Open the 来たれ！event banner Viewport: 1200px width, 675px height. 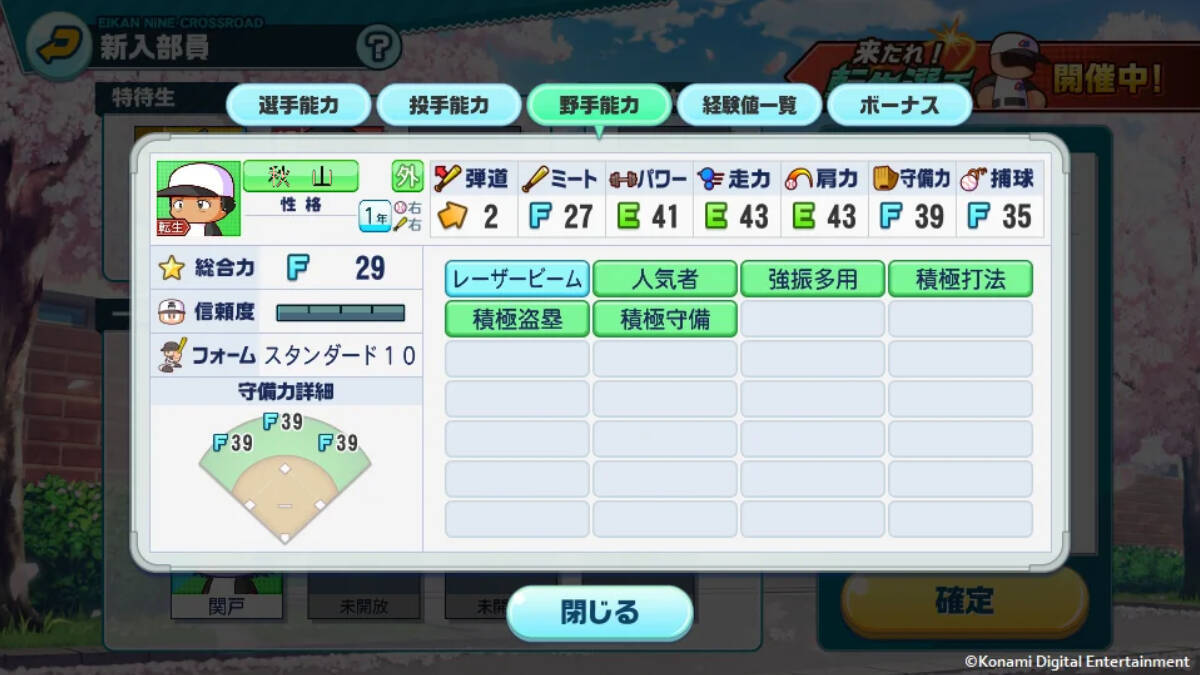tap(990, 75)
